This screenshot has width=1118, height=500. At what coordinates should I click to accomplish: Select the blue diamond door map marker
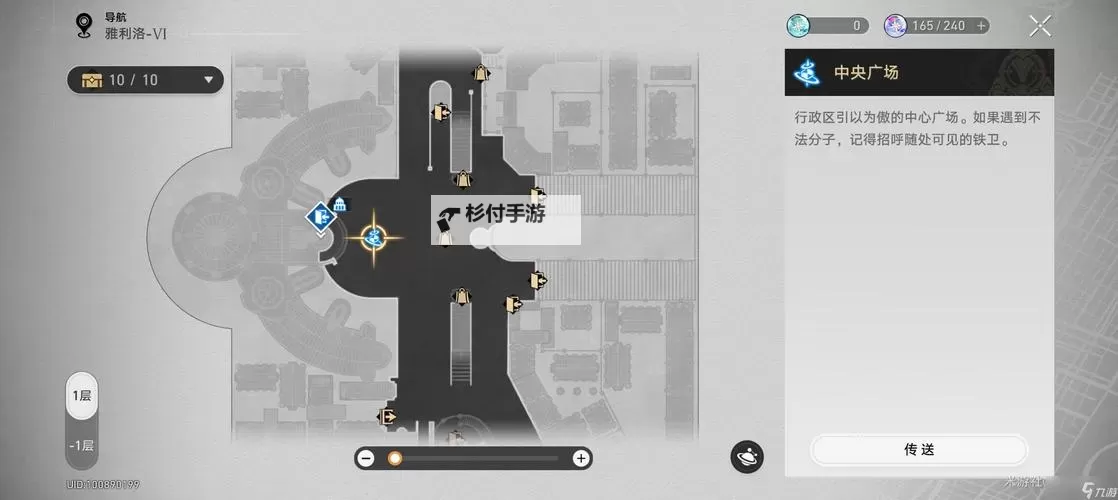(x=320, y=215)
